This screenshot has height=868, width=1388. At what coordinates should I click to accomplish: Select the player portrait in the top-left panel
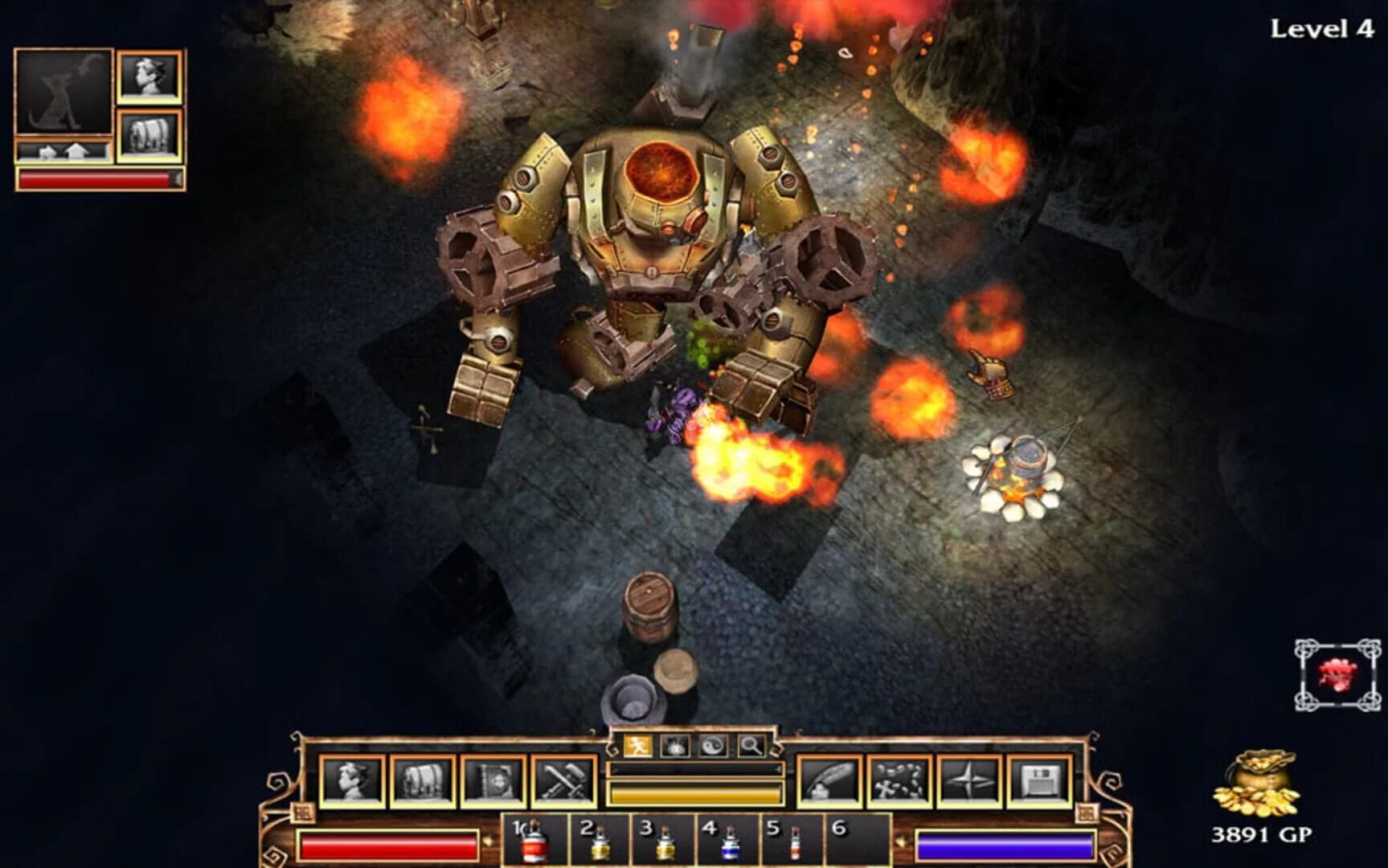pyautogui.click(x=149, y=77)
